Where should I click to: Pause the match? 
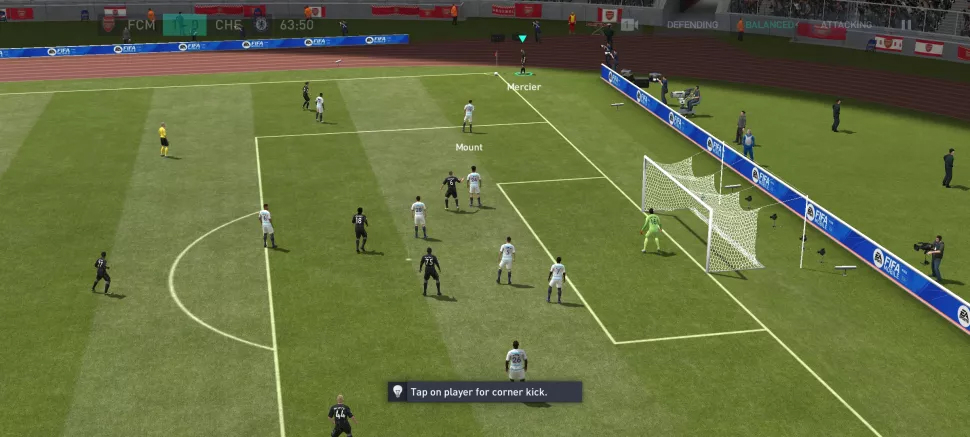(906, 24)
